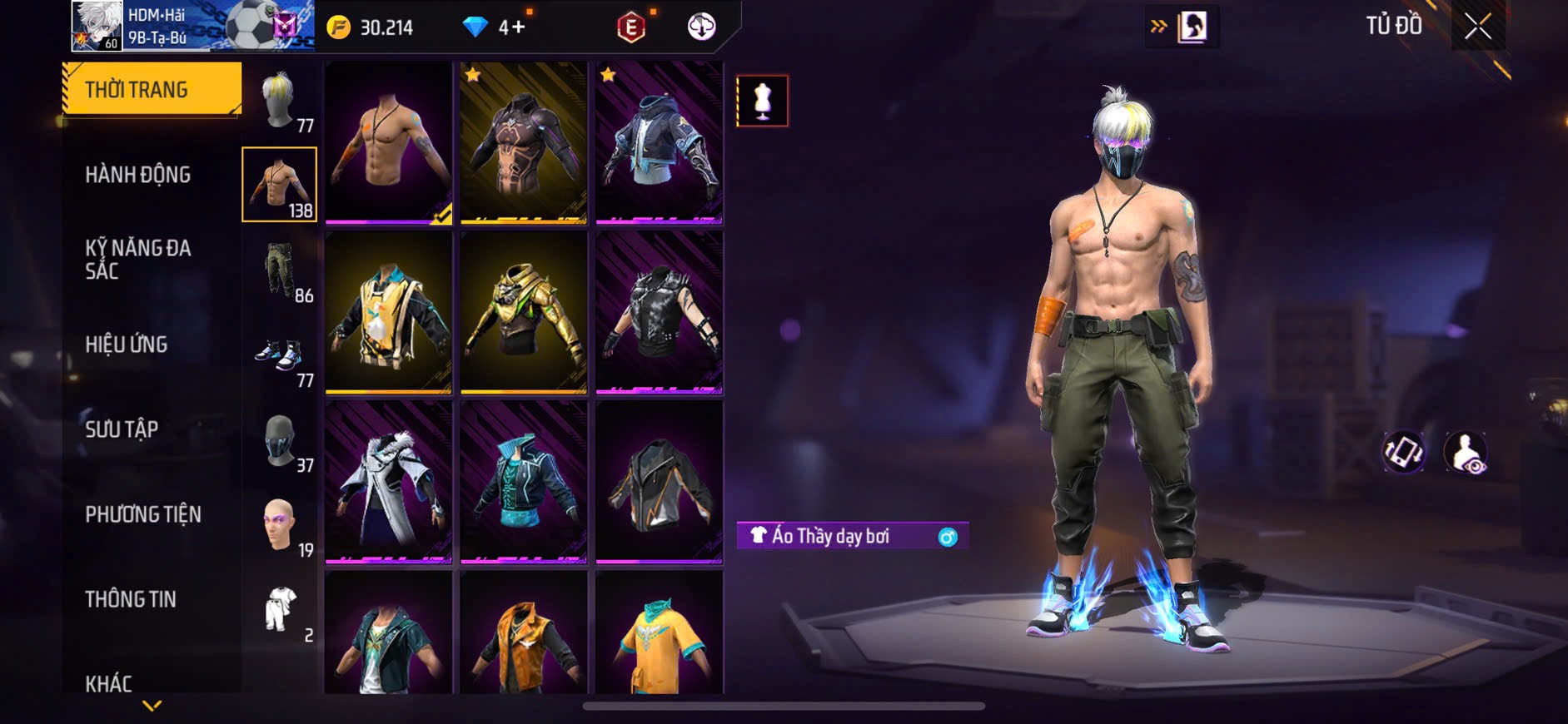Pick the bald head face category
This screenshot has height=724, width=1568.
(281, 526)
